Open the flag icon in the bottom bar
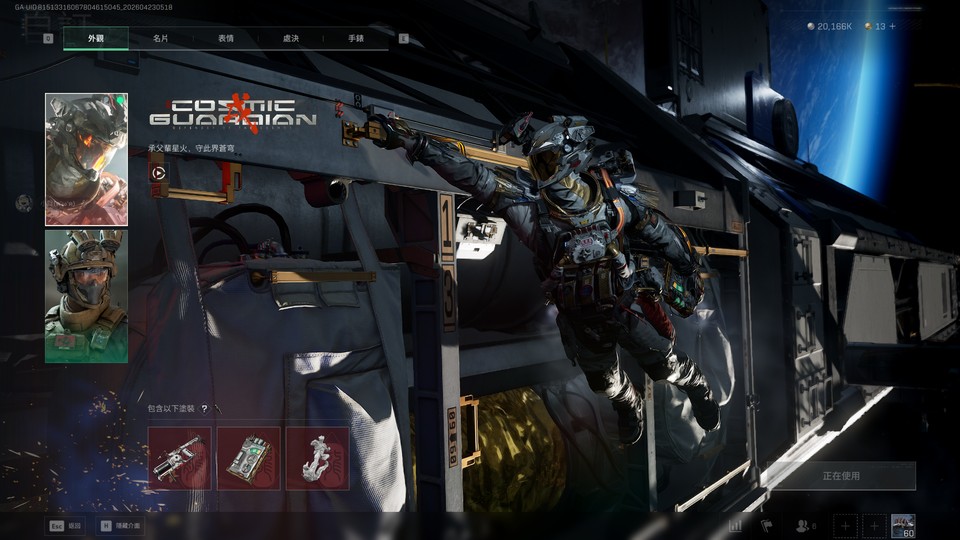The width and height of the screenshot is (960, 540). coord(767,525)
